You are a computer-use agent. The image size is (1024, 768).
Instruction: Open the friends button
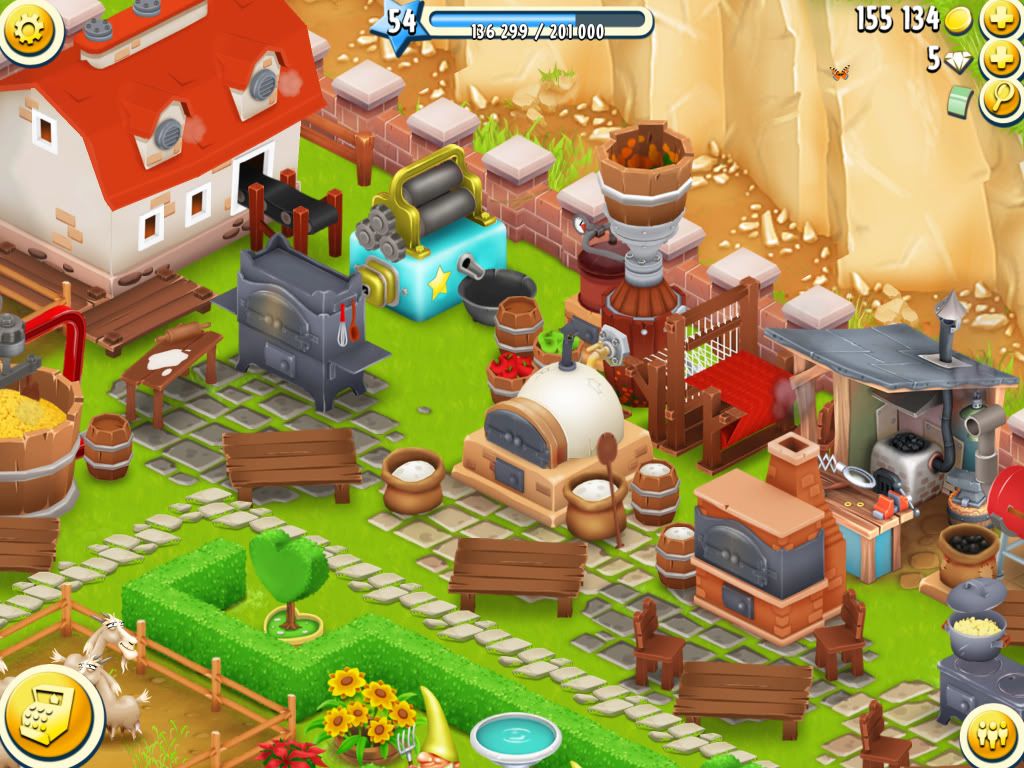coord(993,738)
